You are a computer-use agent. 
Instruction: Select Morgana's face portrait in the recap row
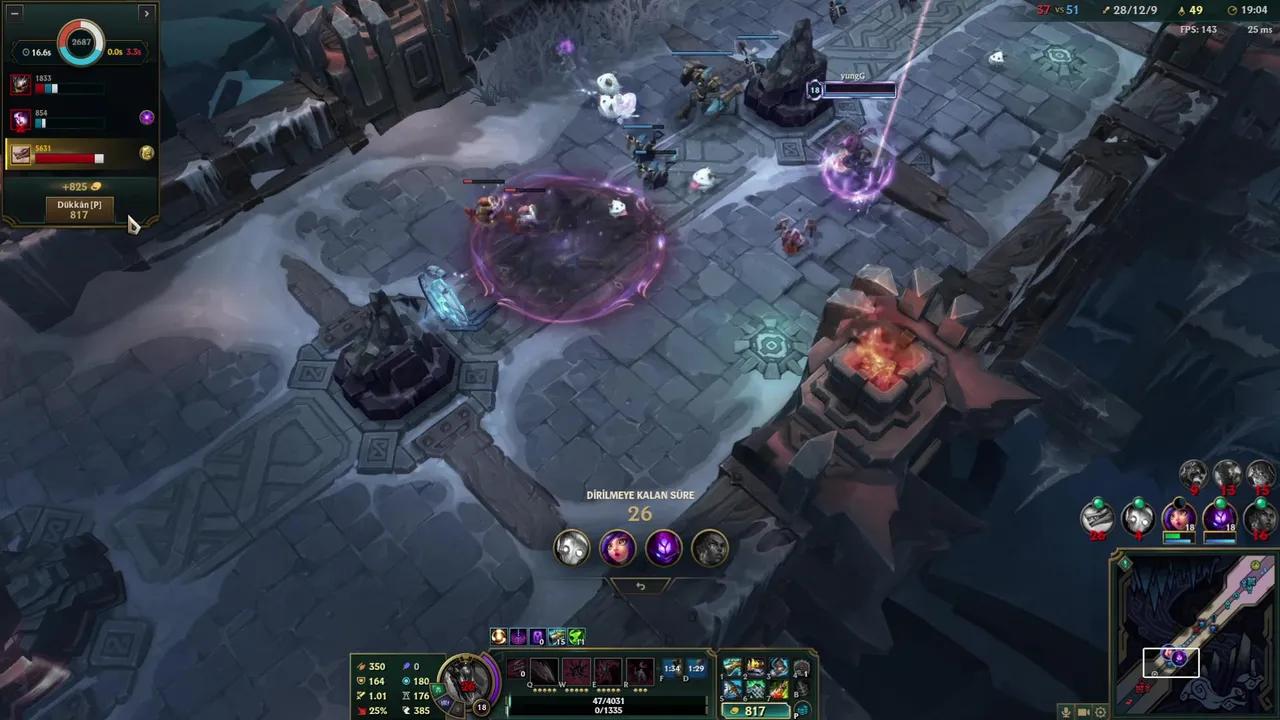pos(617,548)
